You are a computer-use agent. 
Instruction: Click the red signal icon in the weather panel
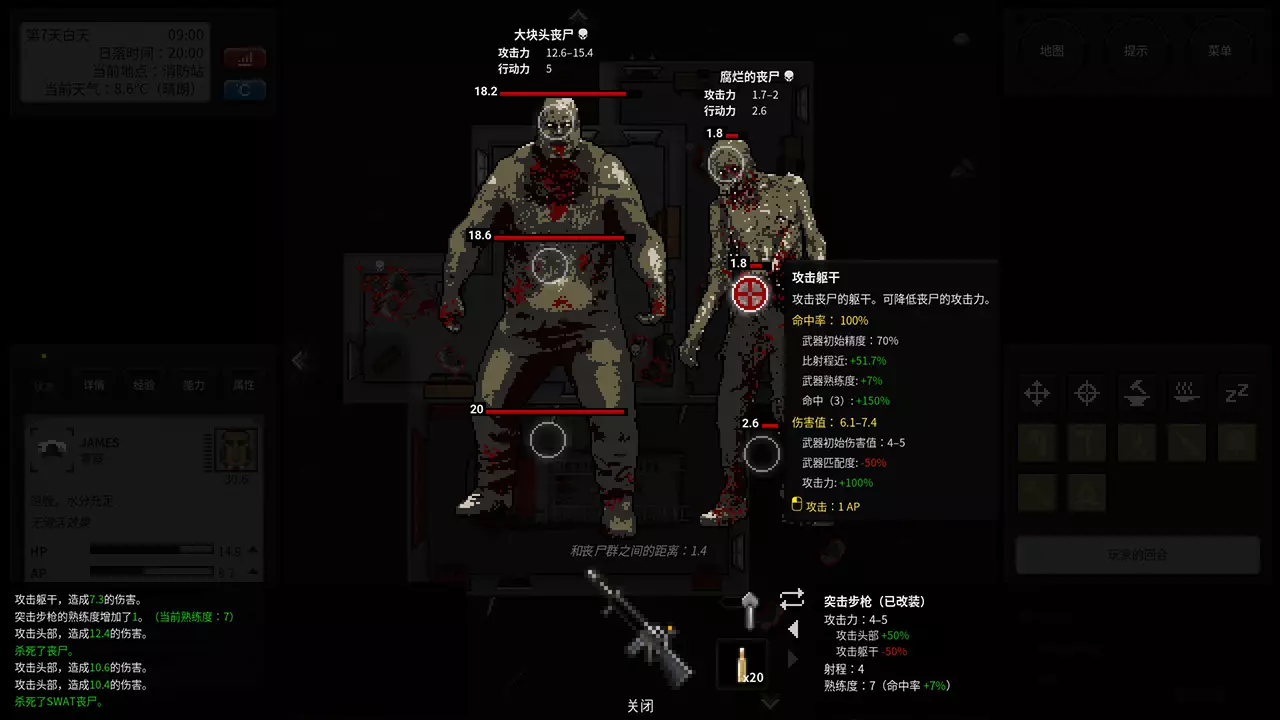pyautogui.click(x=244, y=58)
